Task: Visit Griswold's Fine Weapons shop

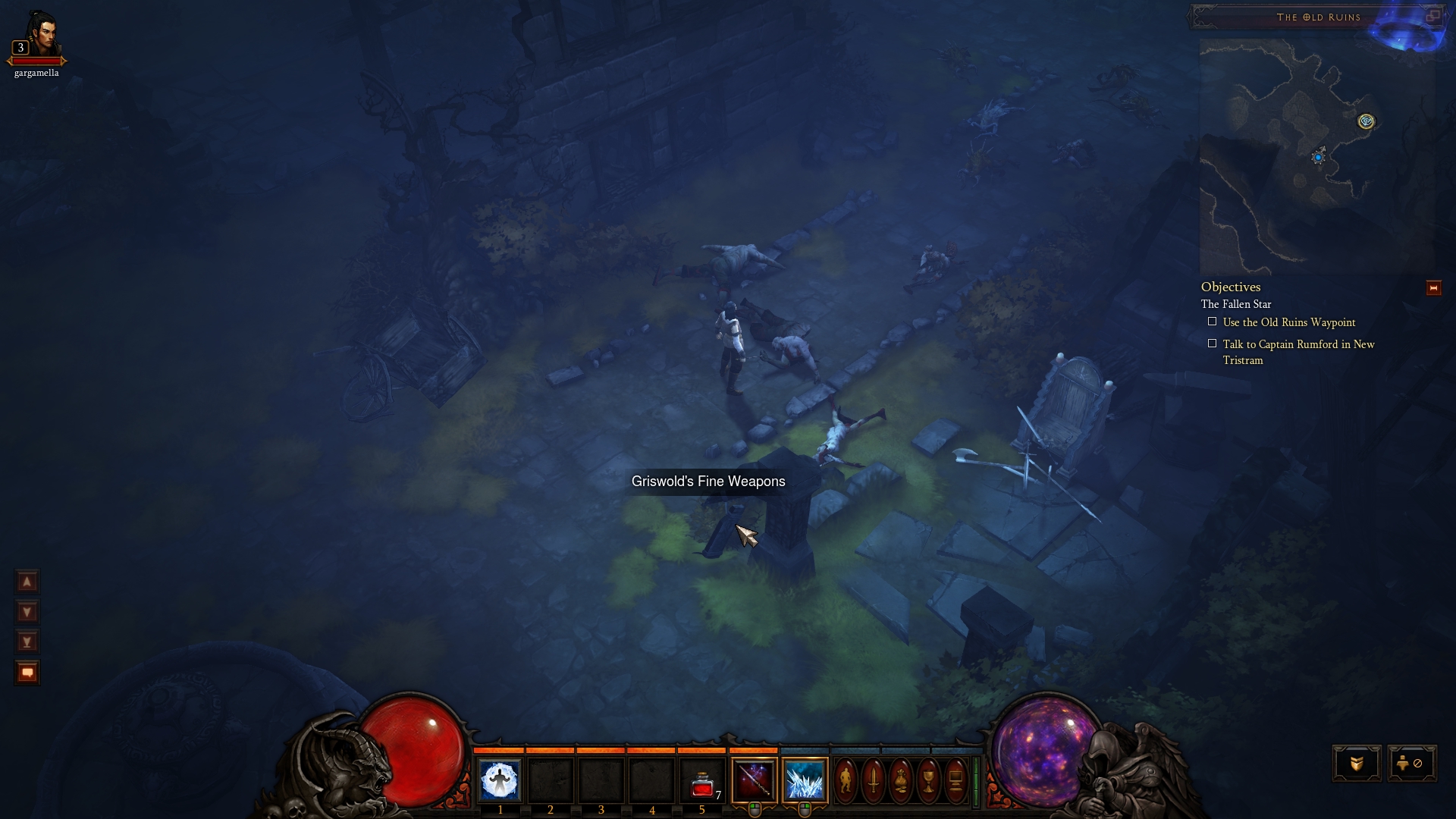Action: (708, 481)
